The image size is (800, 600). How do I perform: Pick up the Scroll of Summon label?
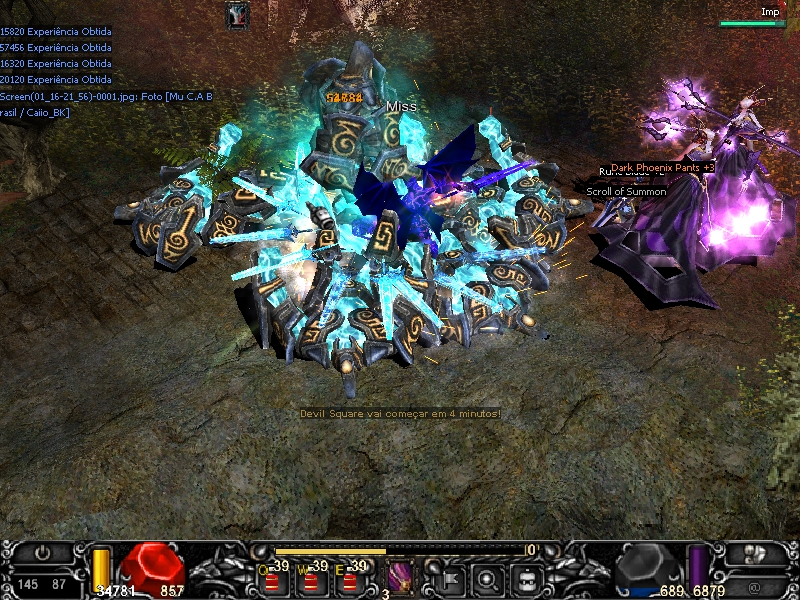click(x=626, y=191)
